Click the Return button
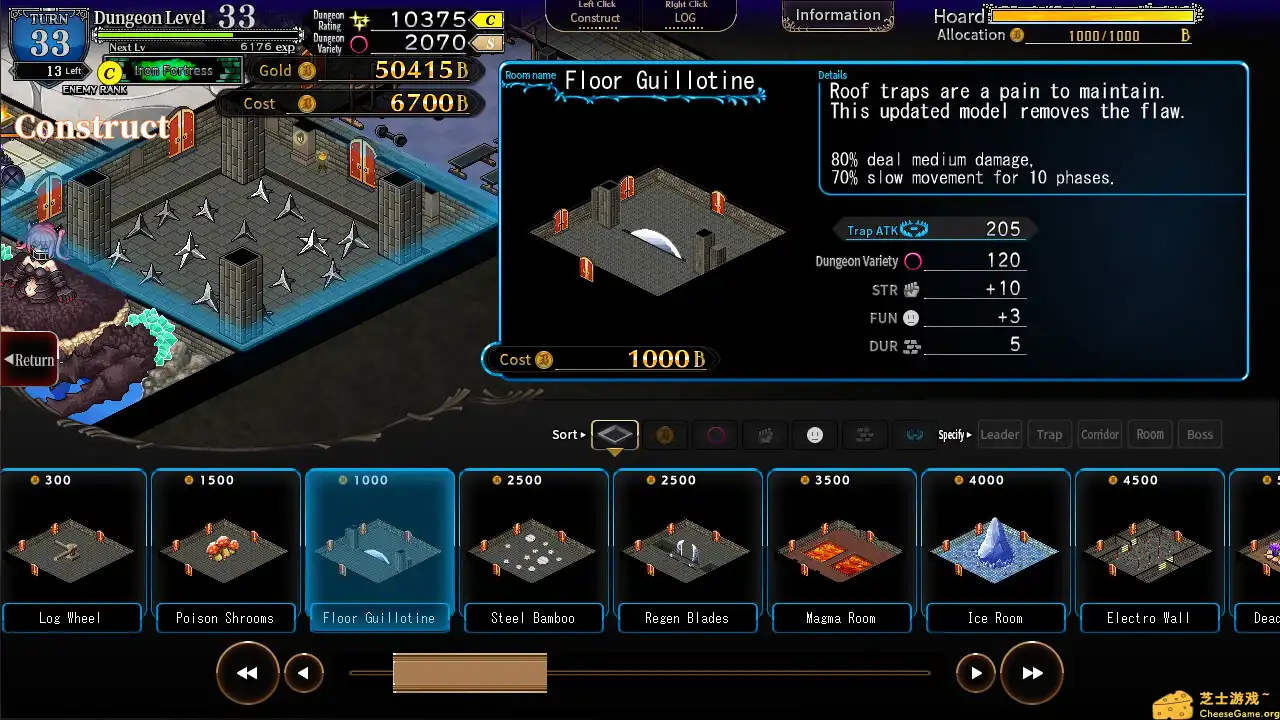Image resolution: width=1280 pixels, height=720 pixels. point(29,360)
